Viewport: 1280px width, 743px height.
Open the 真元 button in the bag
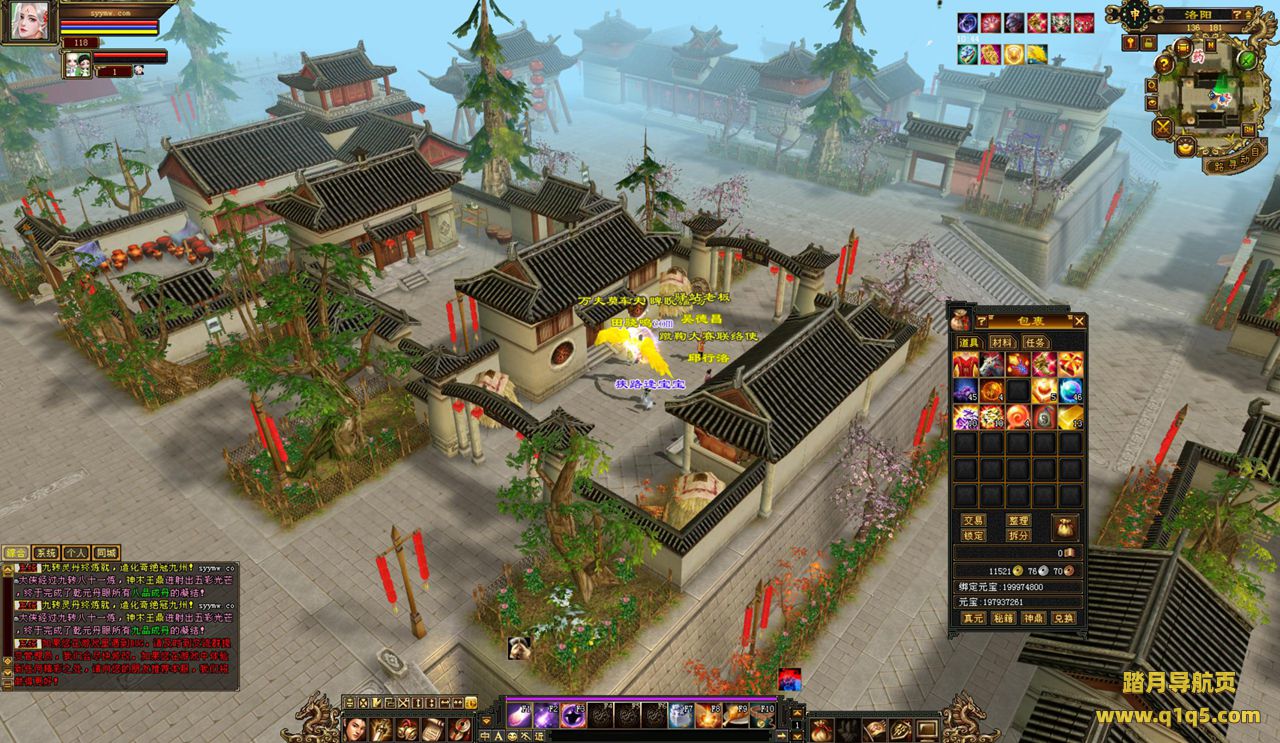[x=973, y=618]
